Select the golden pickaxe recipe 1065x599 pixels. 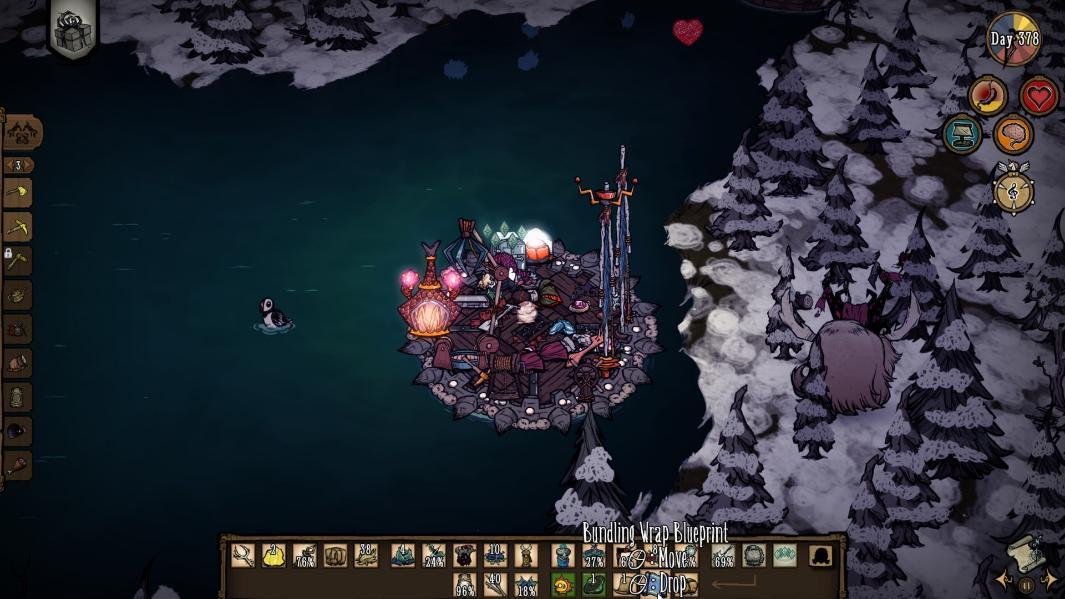18,227
